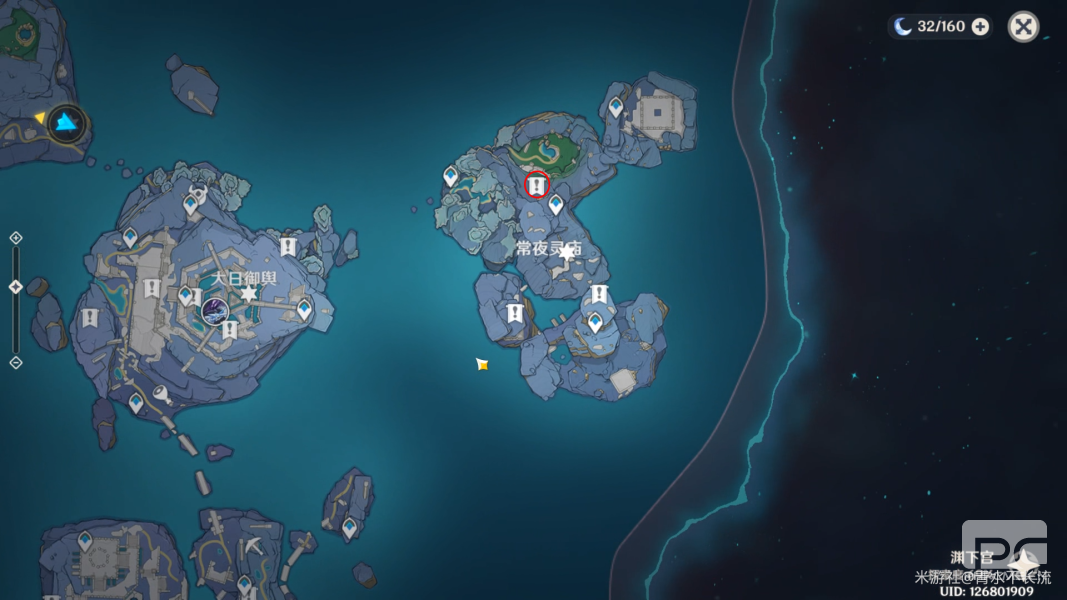Open the 渊下宫 region switch button
This screenshot has width=1067, height=600.
click(1022, 562)
